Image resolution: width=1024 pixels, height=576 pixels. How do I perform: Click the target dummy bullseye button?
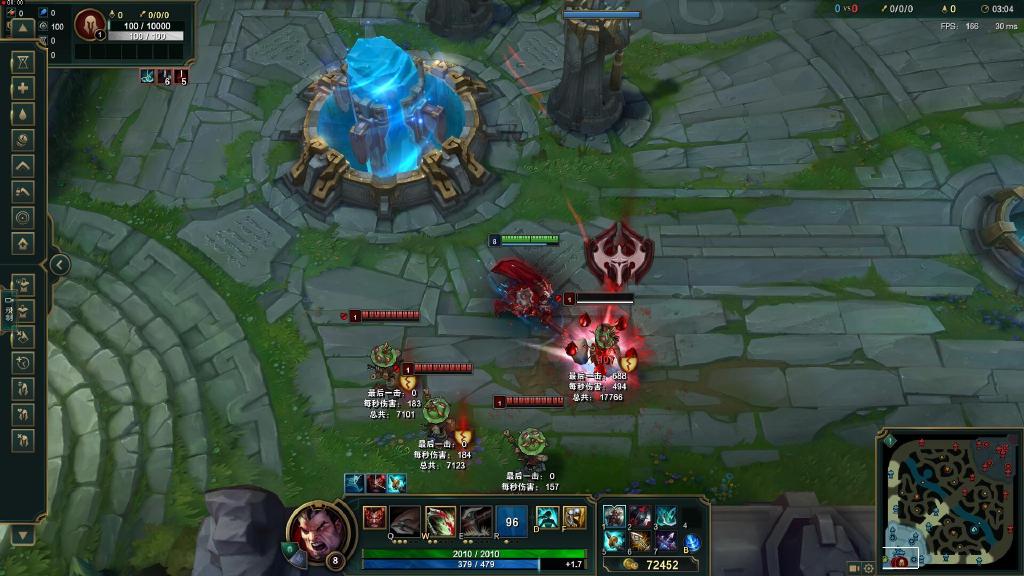coord(23,217)
